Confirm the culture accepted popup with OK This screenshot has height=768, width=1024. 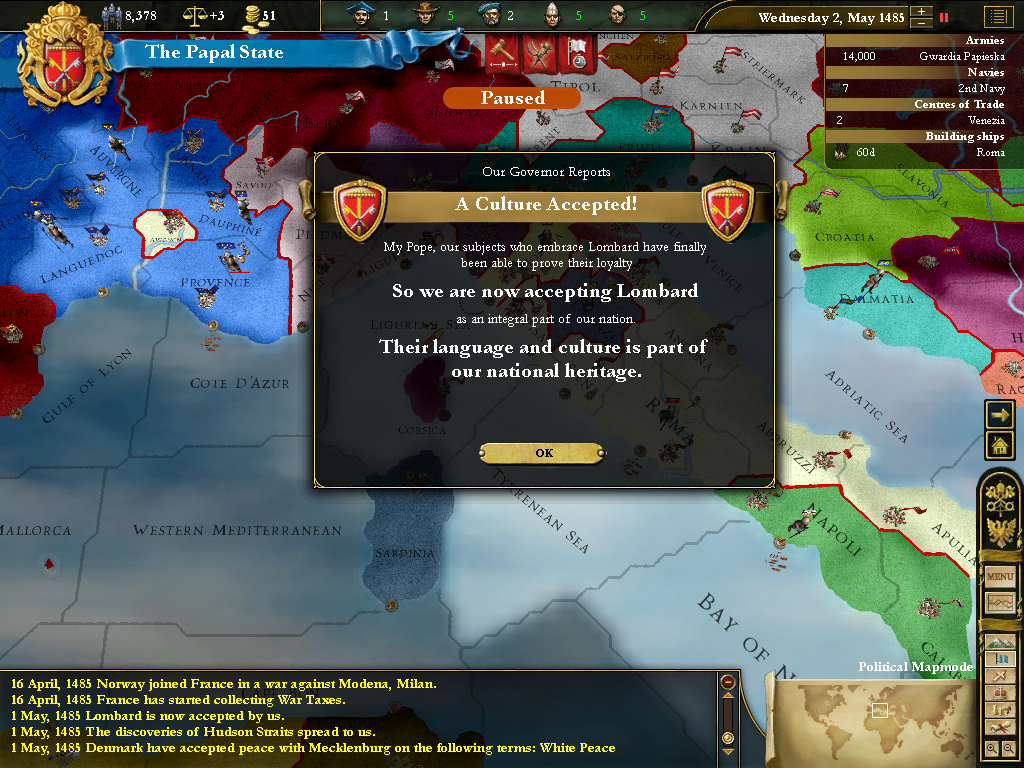click(x=543, y=453)
